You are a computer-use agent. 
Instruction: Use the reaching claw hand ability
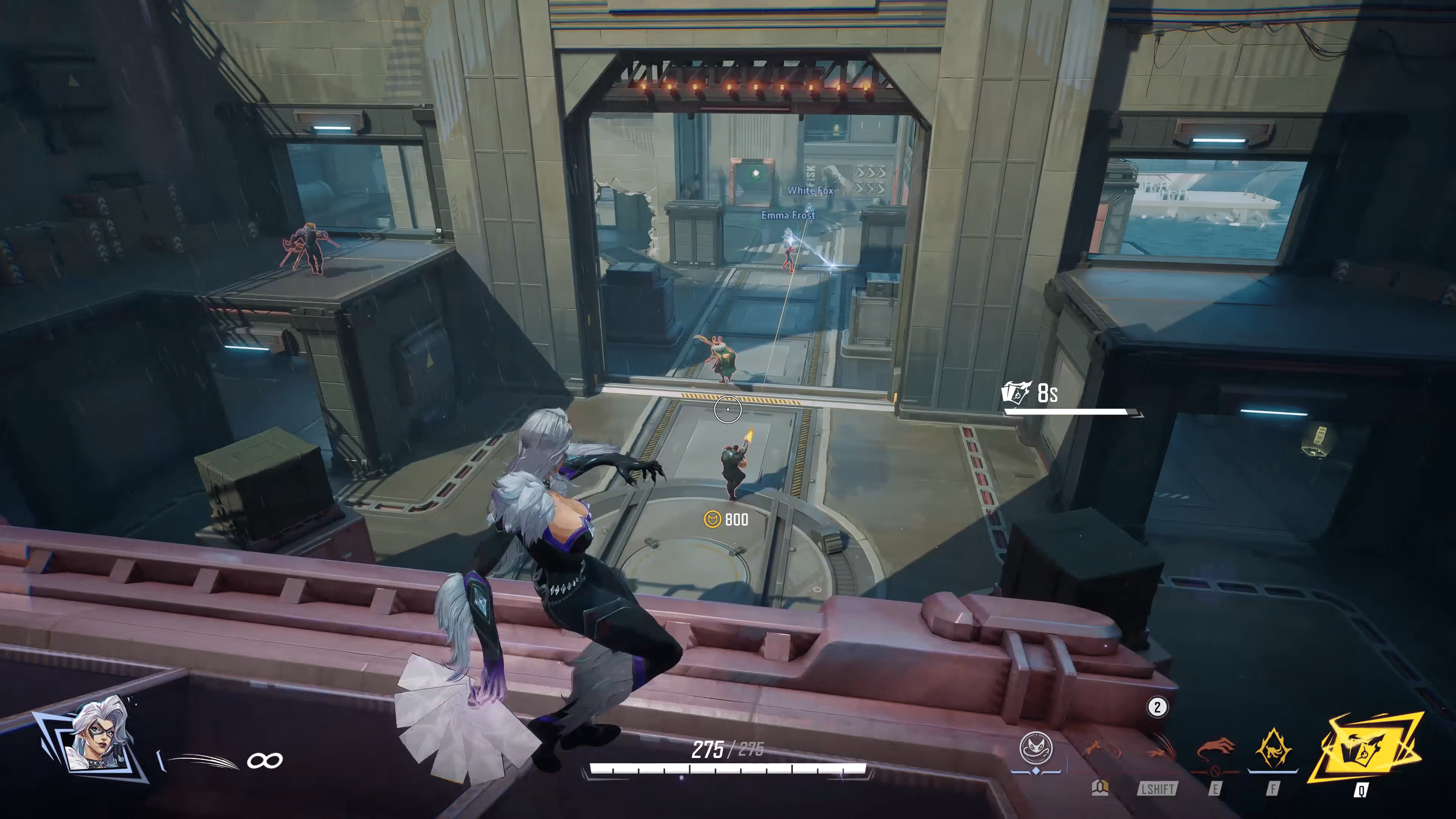click(1214, 750)
